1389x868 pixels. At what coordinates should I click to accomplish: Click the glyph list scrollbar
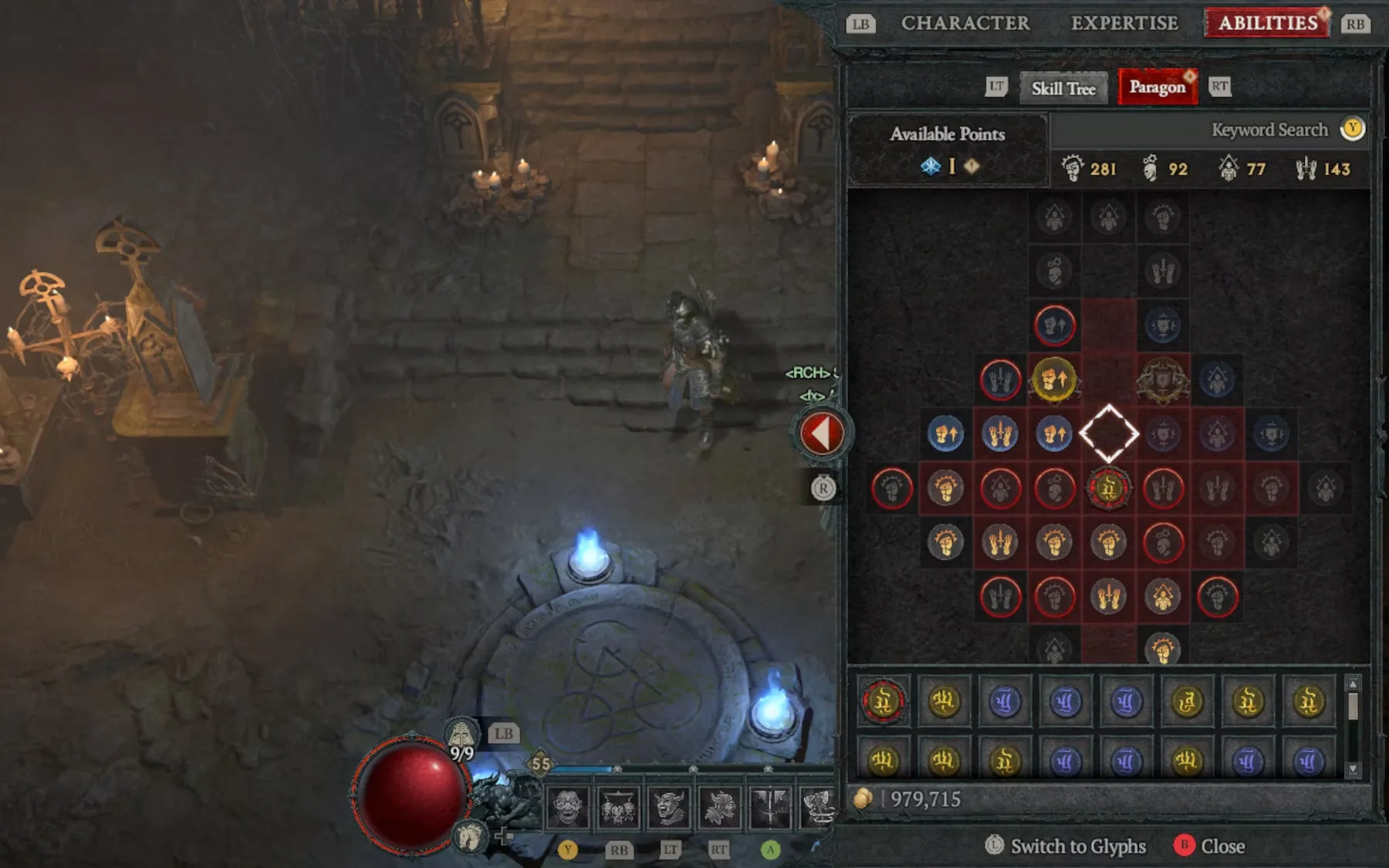[1353, 726]
